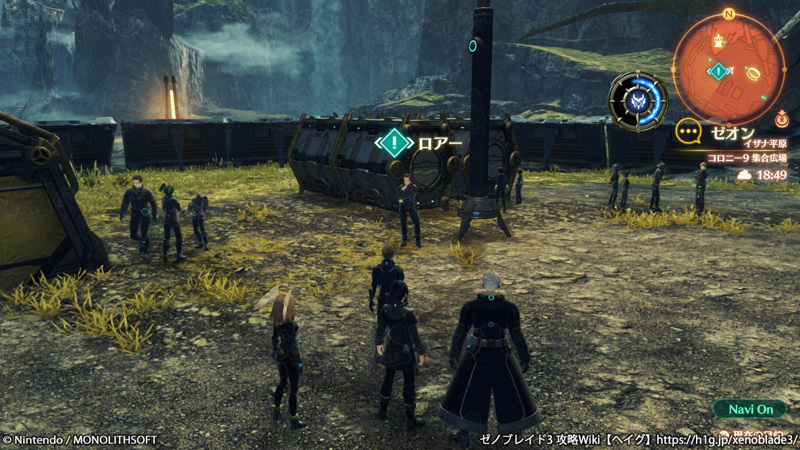This screenshot has height=450, width=800.
Task: Click the blue Ouroboros interlink gauge
Action: [x=637, y=100]
